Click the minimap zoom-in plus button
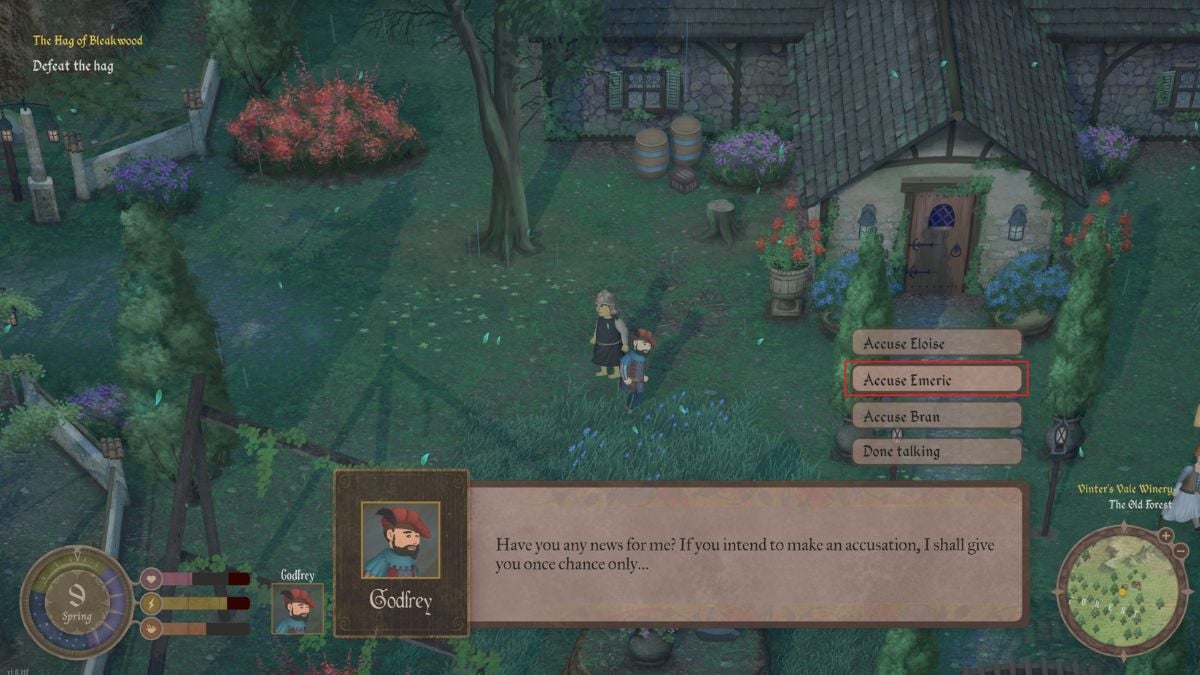Viewport: 1200px width, 675px height. pyautogui.click(x=1166, y=535)
